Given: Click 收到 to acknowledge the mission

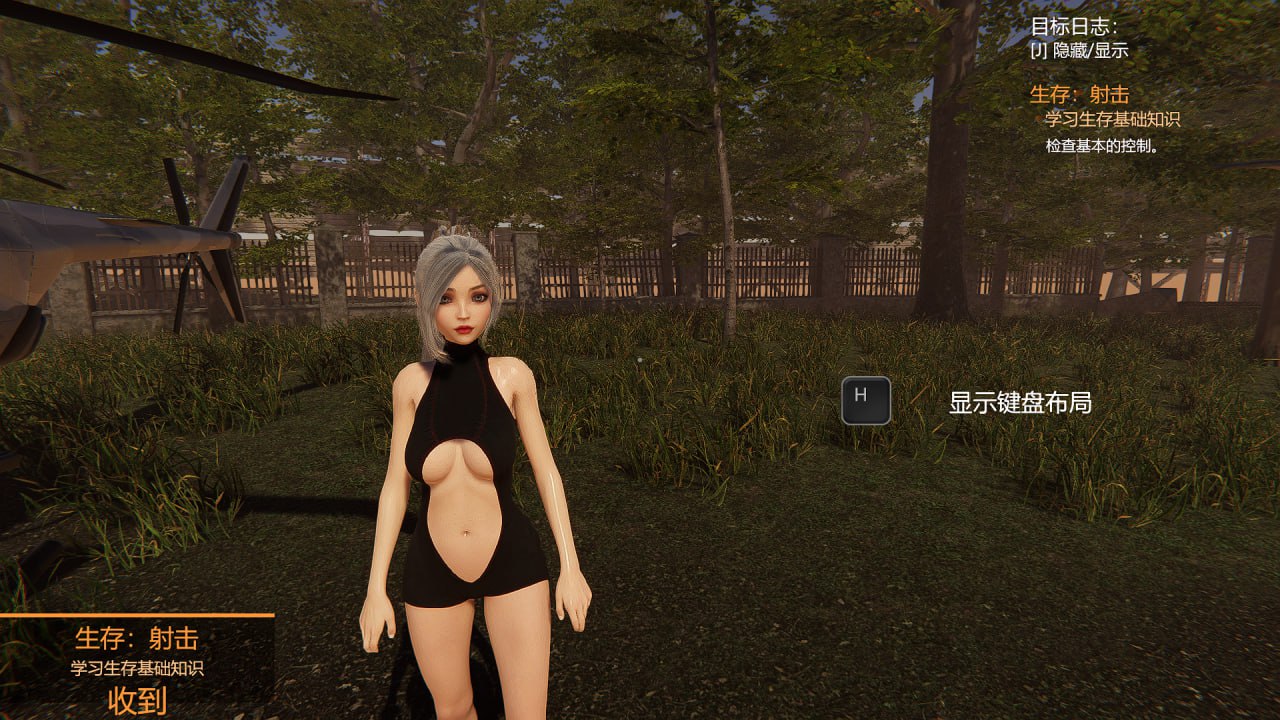Looking at the screenshot, I should click(x=137, y=700).
